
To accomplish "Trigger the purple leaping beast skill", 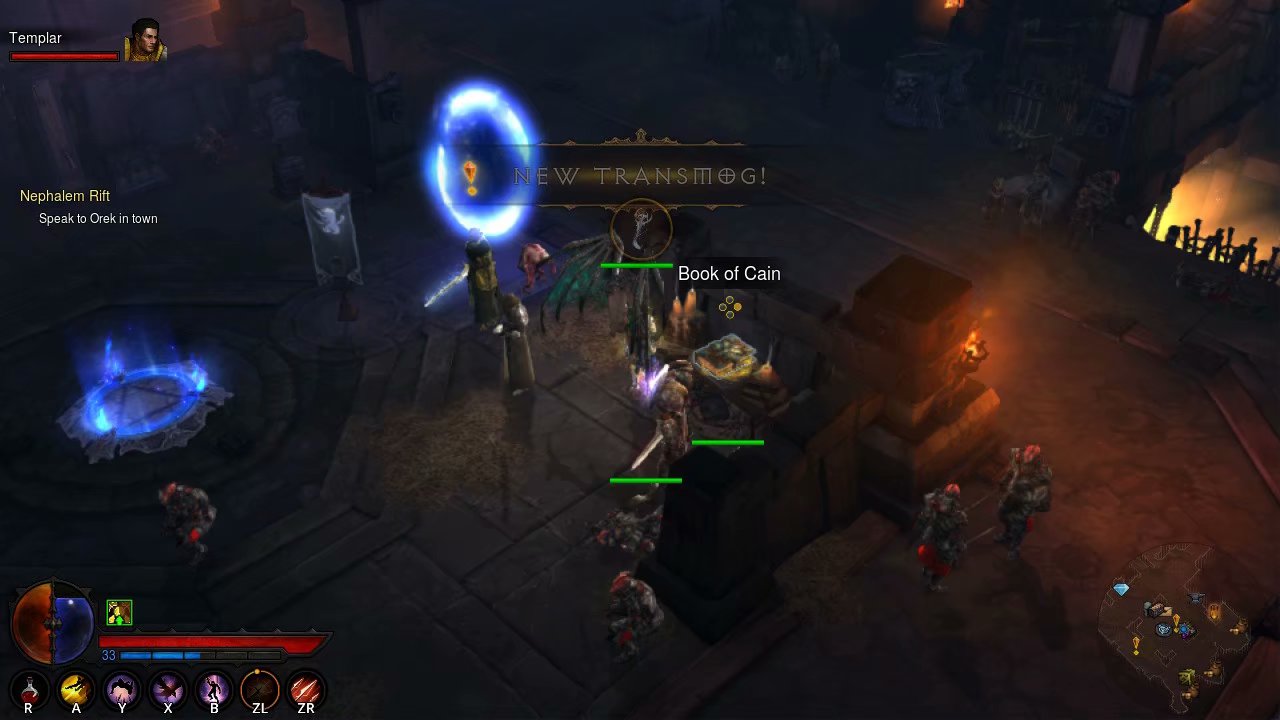I will pyautogui.click(x=121, y=689).
